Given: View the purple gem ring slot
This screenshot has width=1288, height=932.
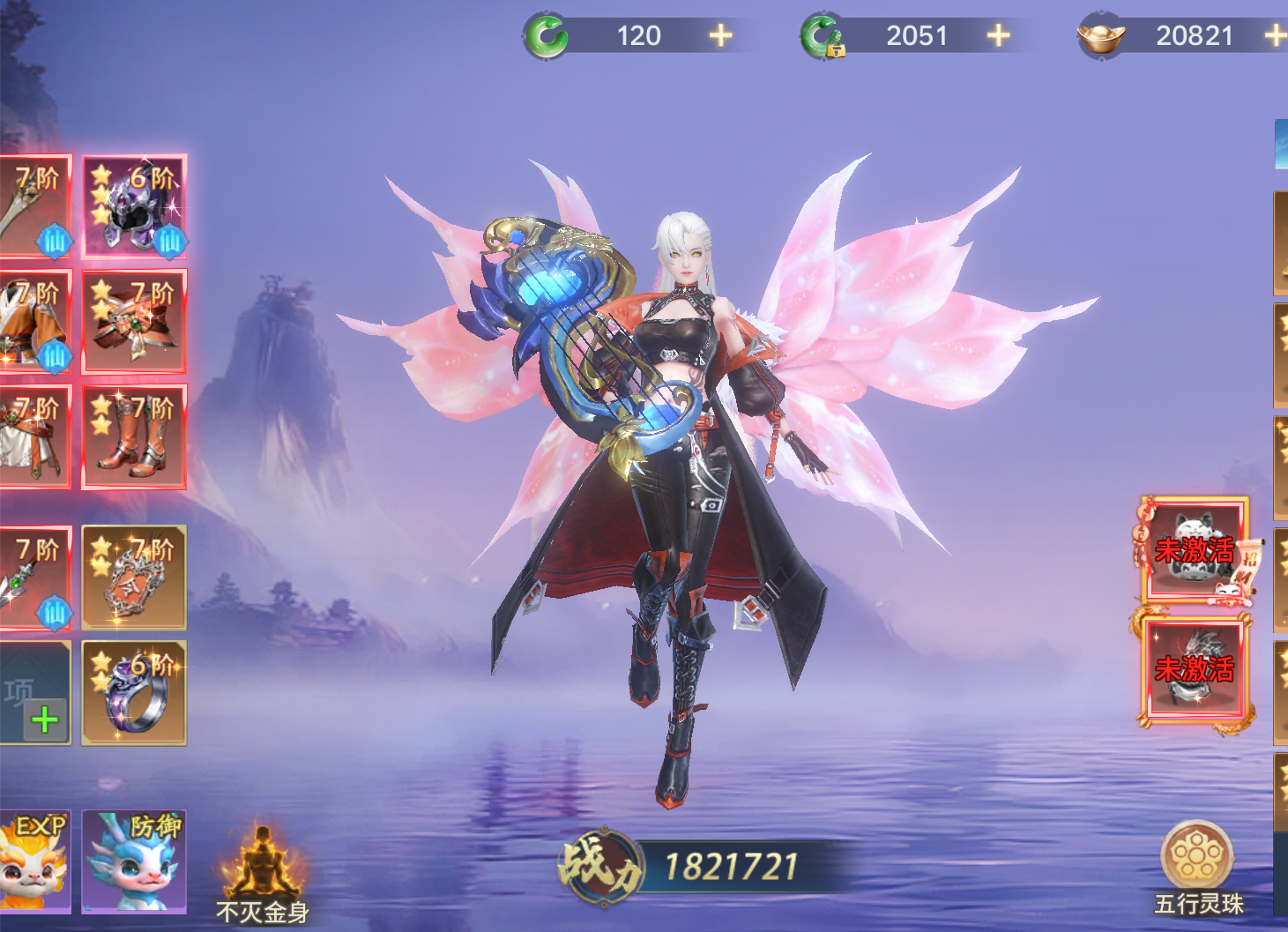Looking at the screenshot, I should pos(134,693).
